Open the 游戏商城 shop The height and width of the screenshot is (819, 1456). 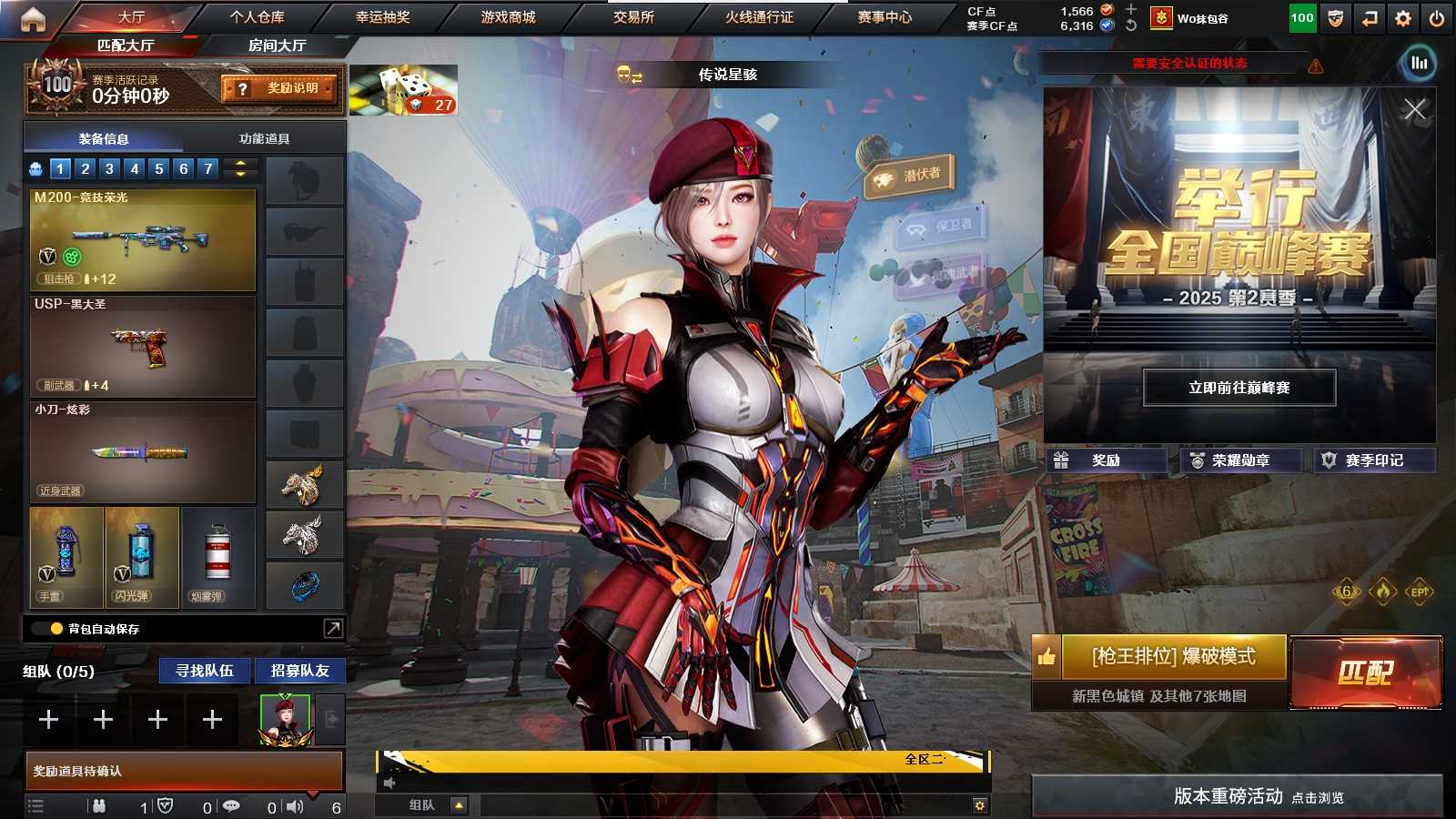tap(508, 17)
